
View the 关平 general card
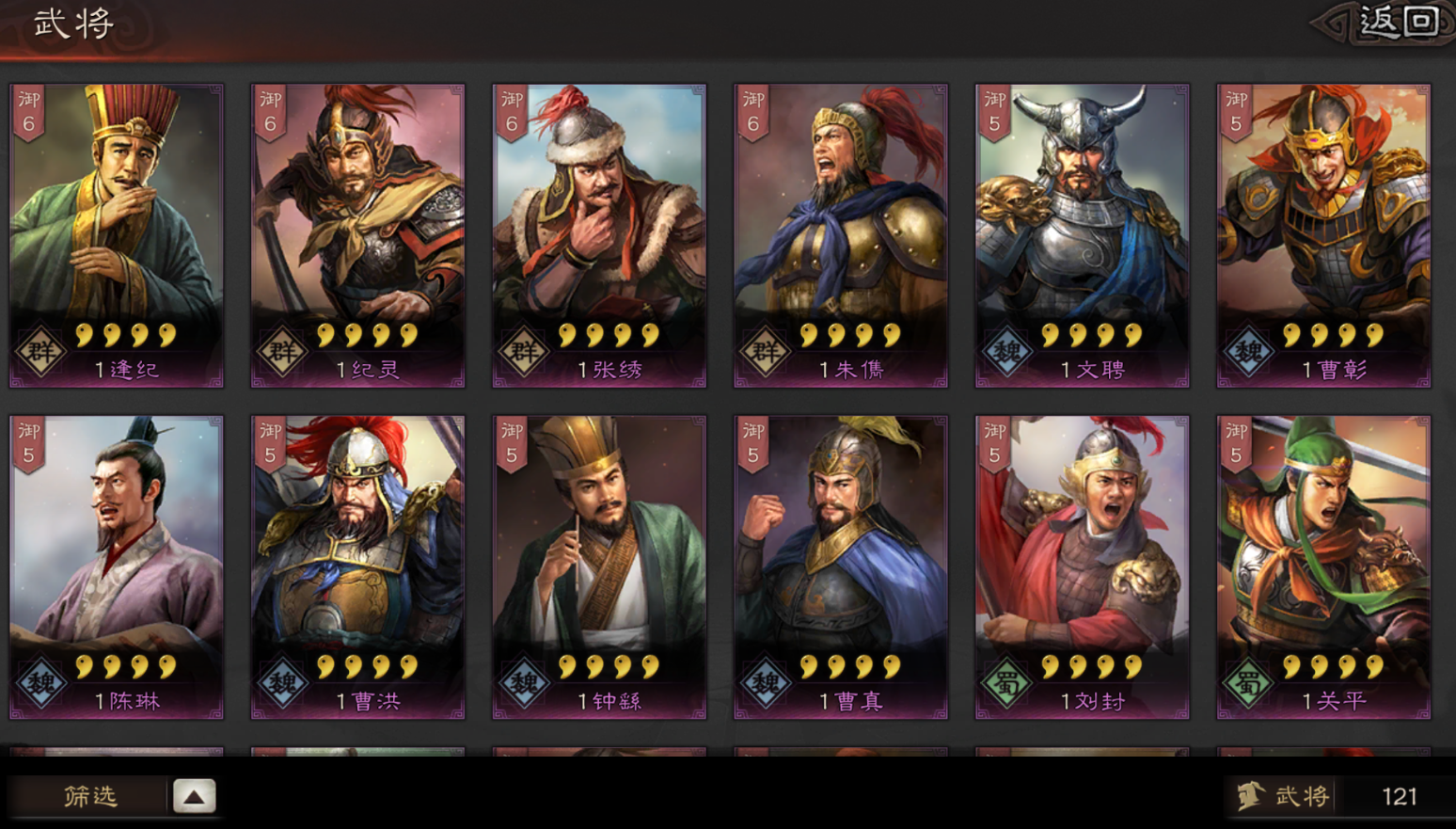[x=1323, y=567]
